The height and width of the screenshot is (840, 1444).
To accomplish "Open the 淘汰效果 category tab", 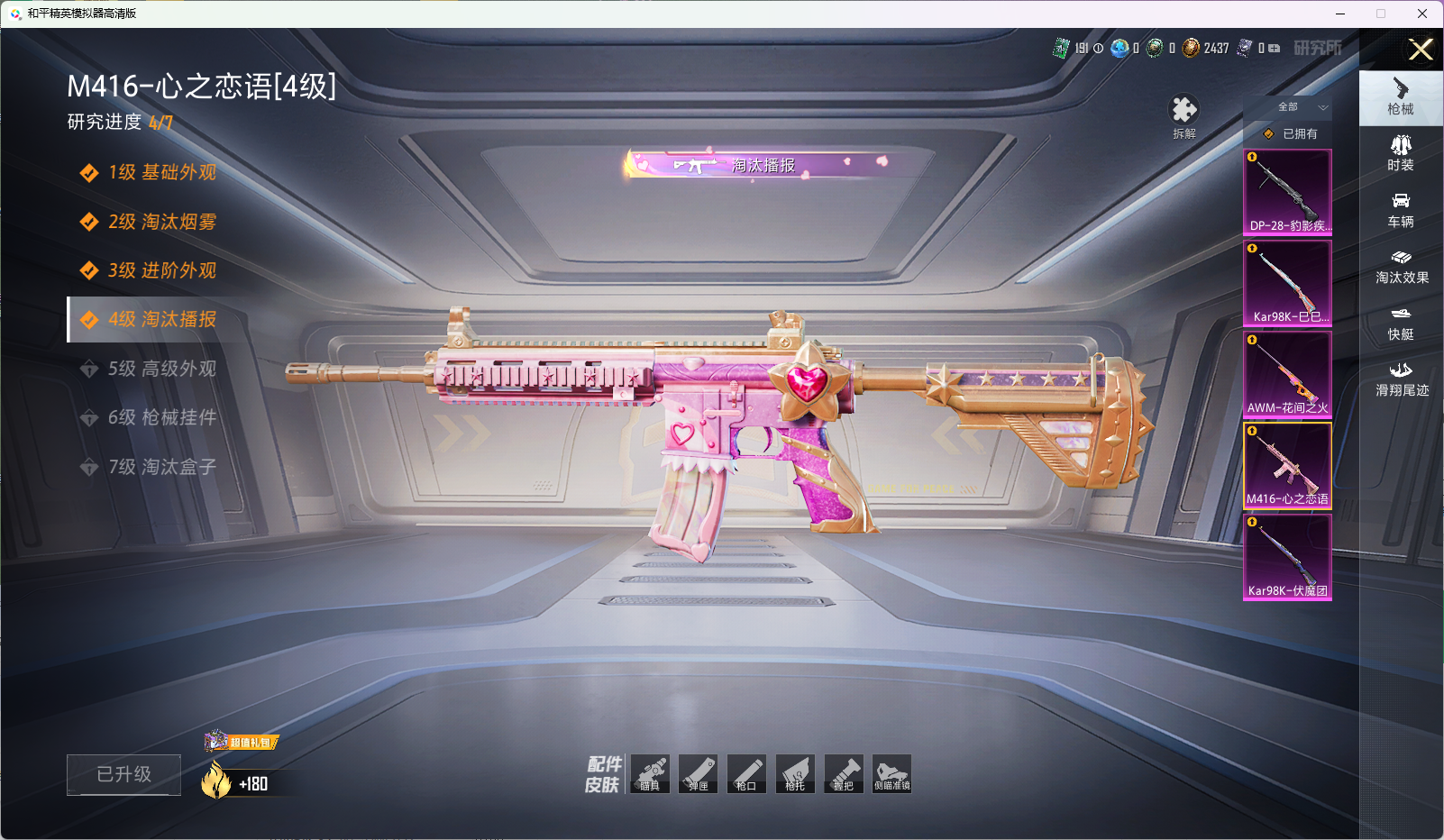I will tap(1401, 267).
